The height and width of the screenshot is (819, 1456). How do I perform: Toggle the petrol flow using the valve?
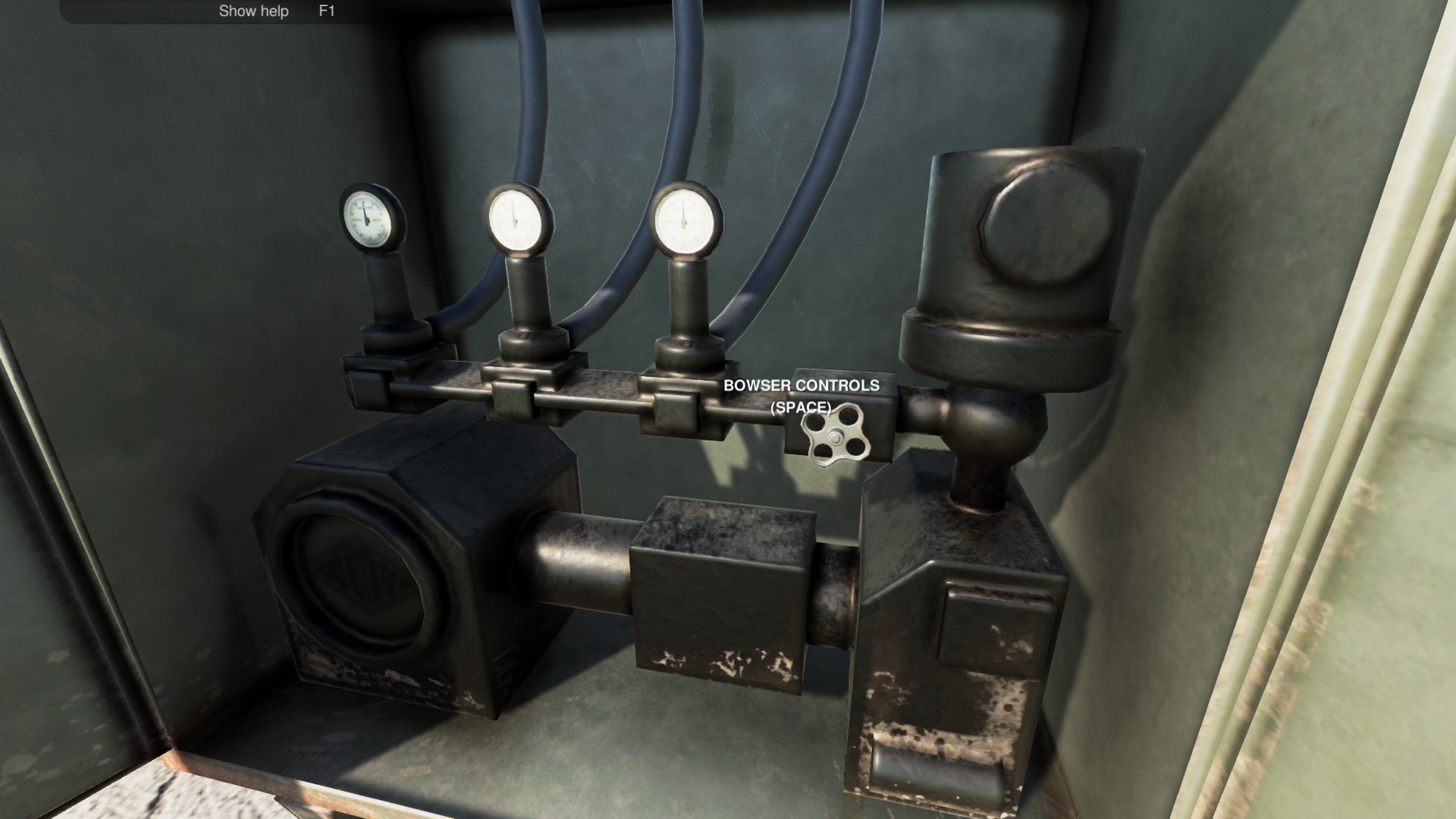coord(834,436)
